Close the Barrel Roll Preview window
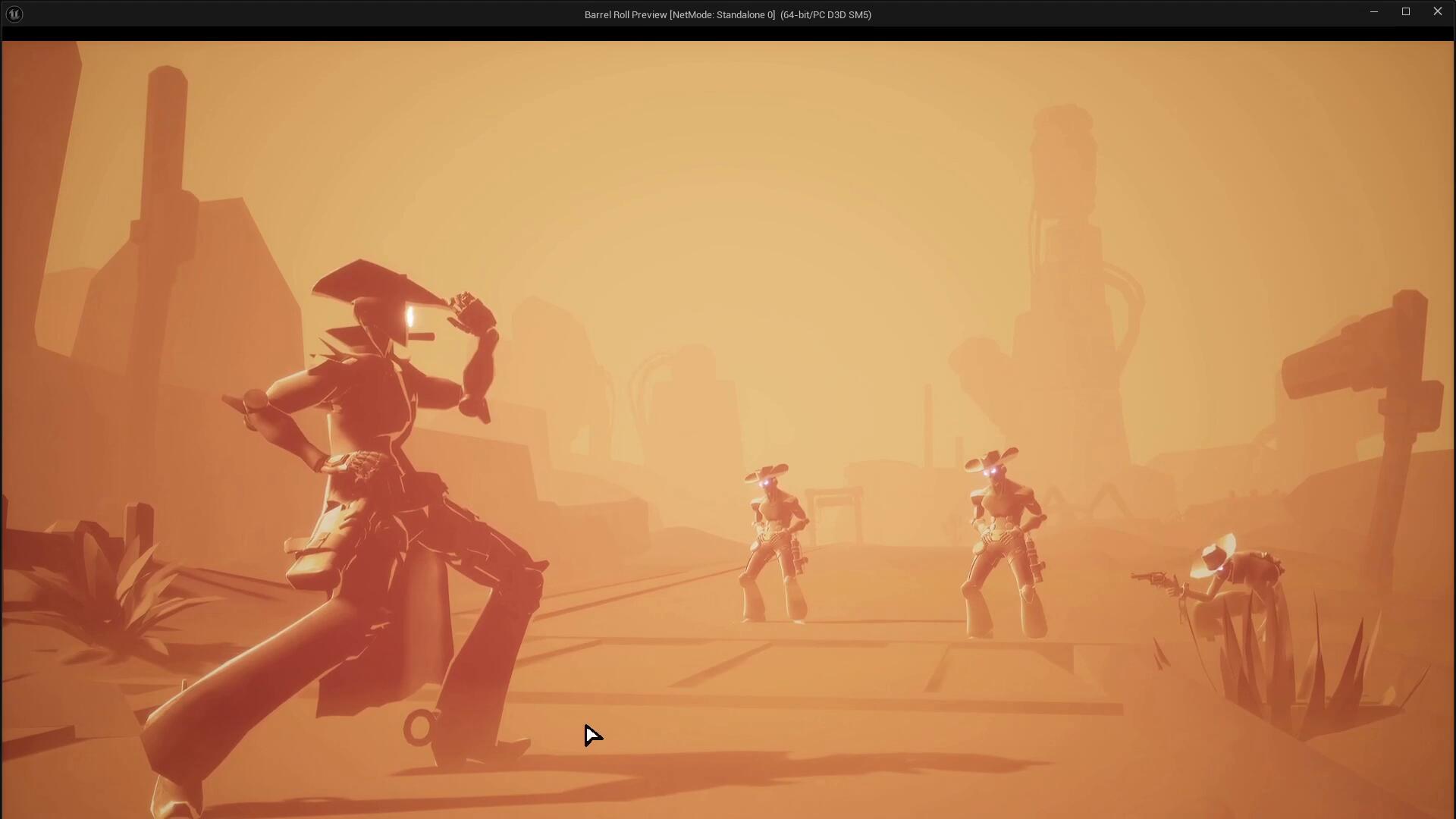The height and width of the screenshot is (819, 1456). [1437, 11]
